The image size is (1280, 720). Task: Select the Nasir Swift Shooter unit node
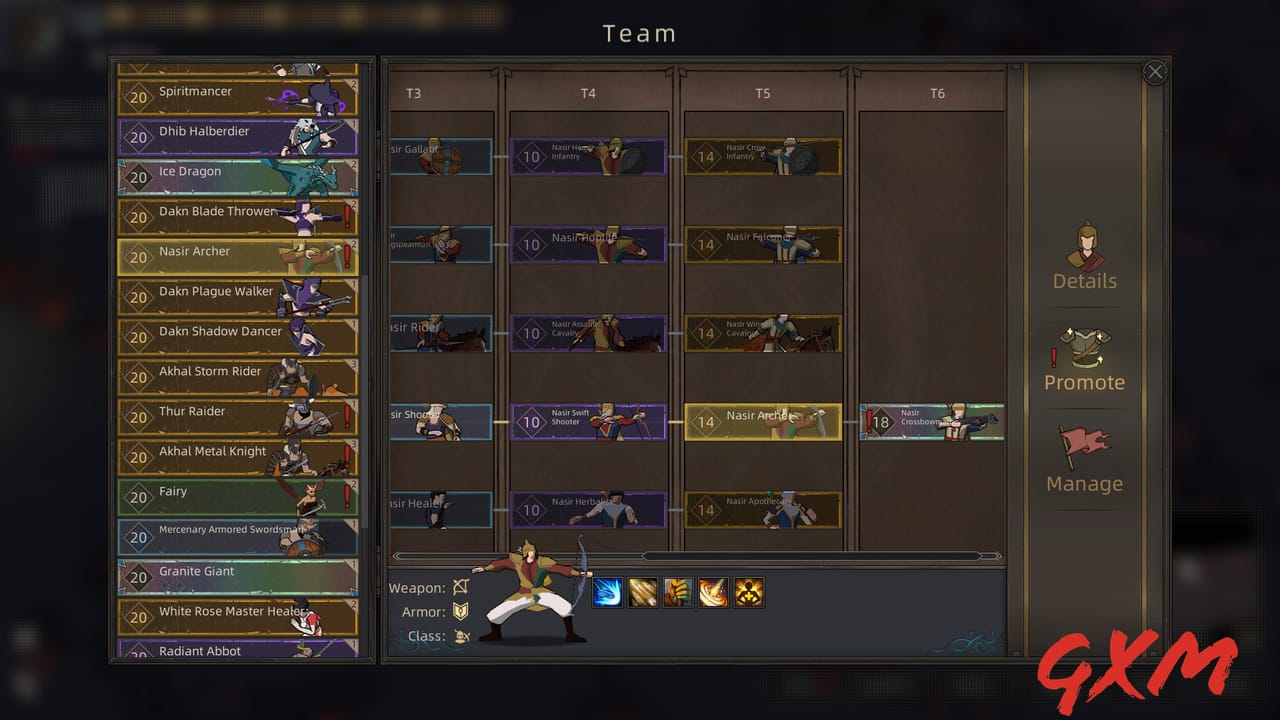click(x=589, y=421)
